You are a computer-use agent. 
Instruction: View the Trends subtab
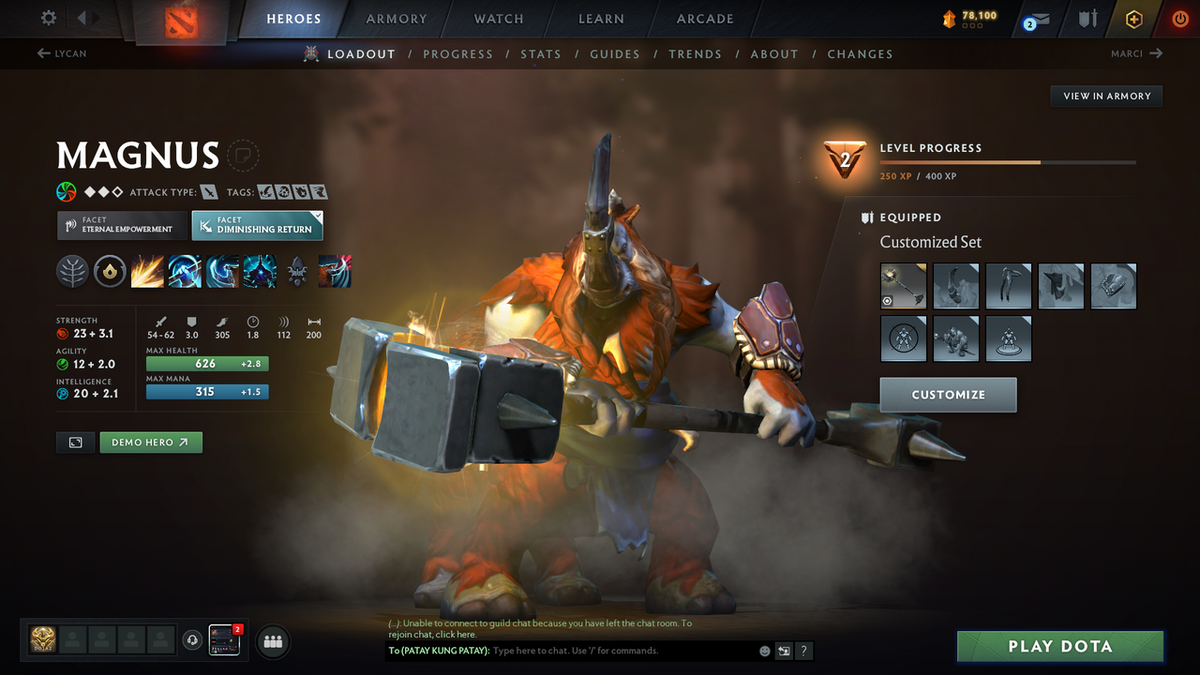tap(695, 54)
